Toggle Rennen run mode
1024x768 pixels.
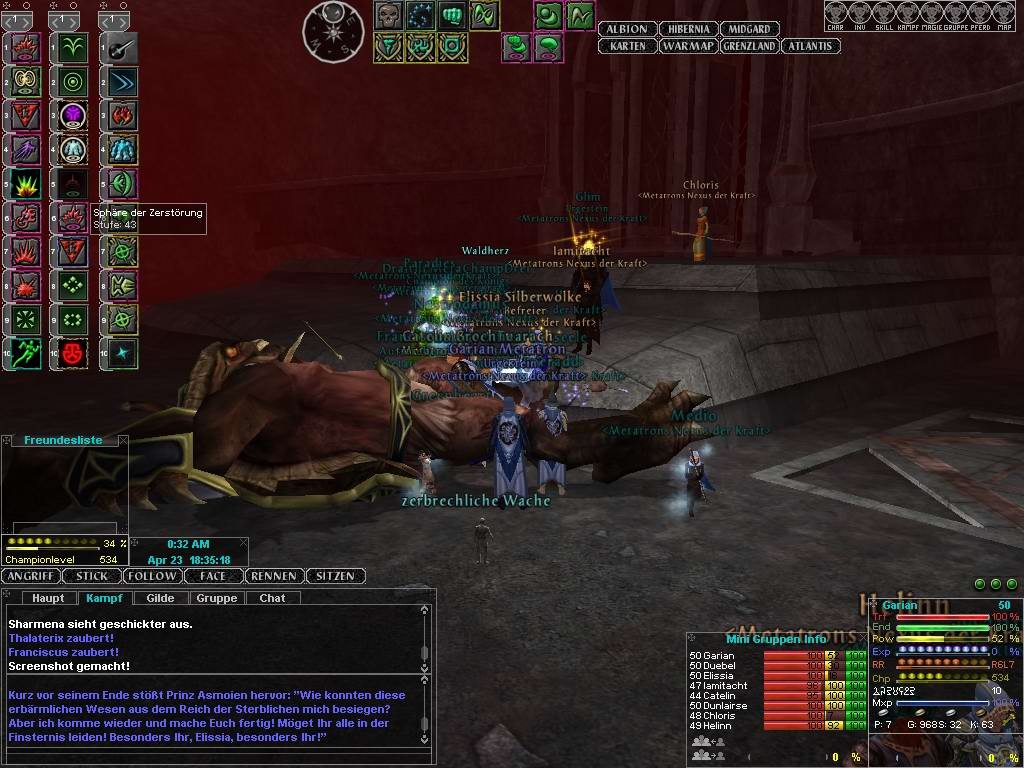click(x=273, y=576)
